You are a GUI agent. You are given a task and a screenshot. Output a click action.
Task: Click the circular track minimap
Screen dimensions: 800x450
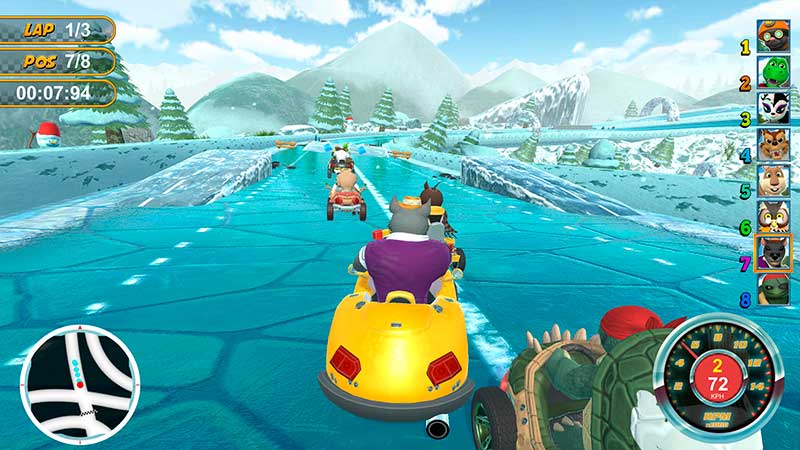tap(80, 384)
